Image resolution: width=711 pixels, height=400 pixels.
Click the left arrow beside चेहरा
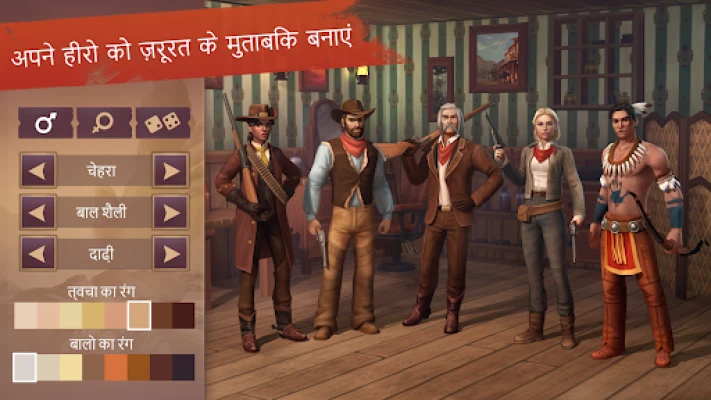point(39,170)
